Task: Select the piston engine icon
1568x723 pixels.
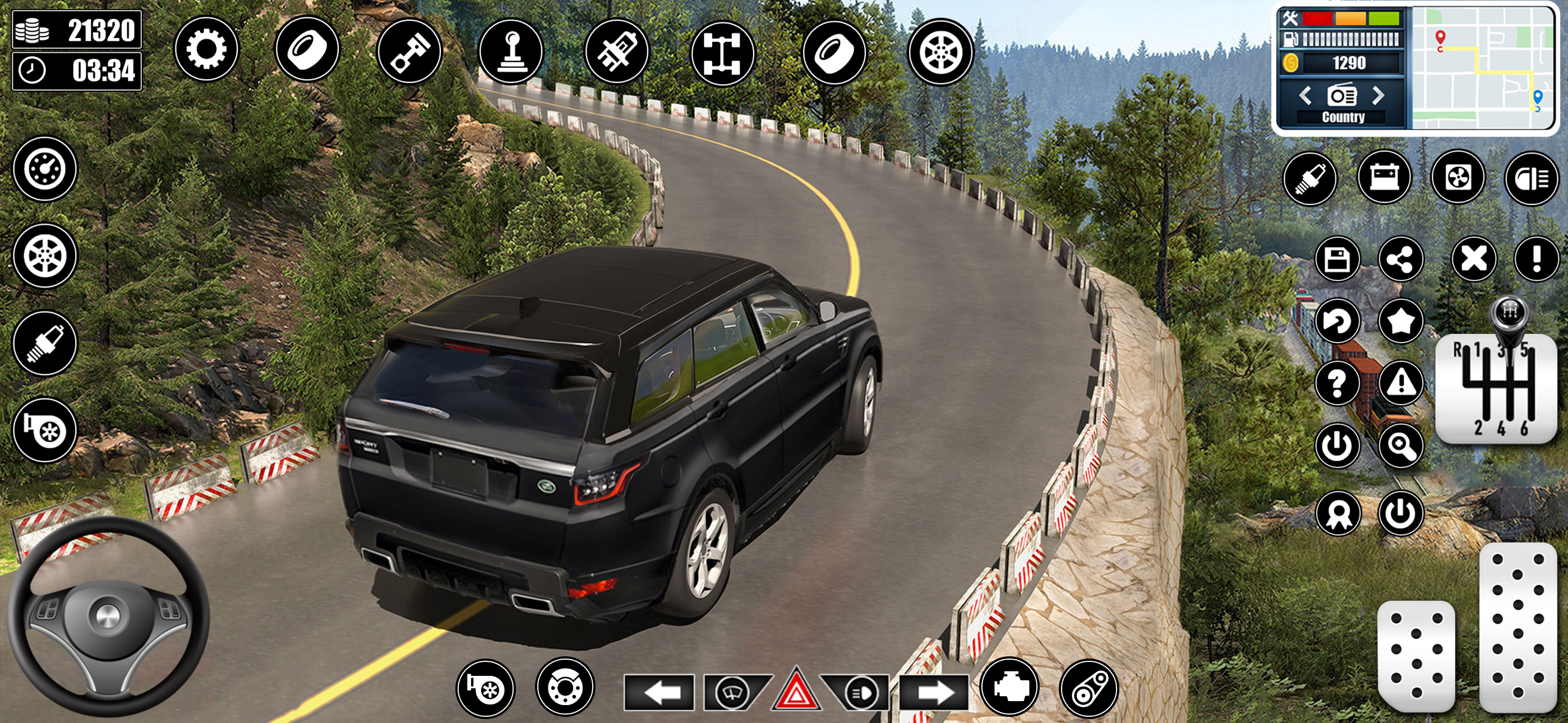Action: (x=409, y=50)
